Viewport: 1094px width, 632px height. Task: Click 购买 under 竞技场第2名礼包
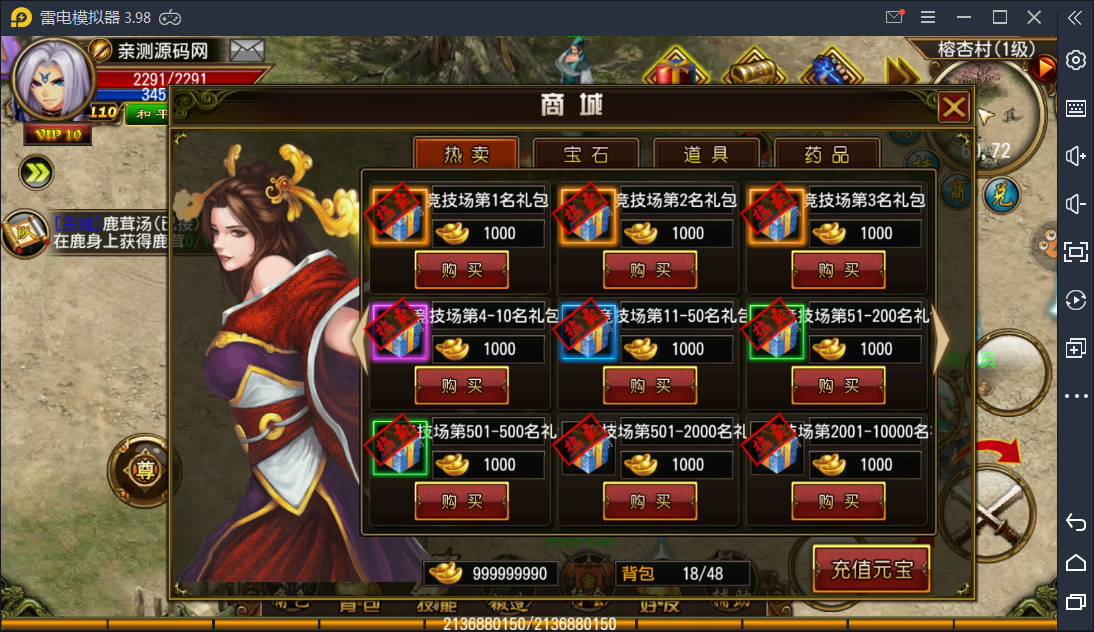[650, 270]
